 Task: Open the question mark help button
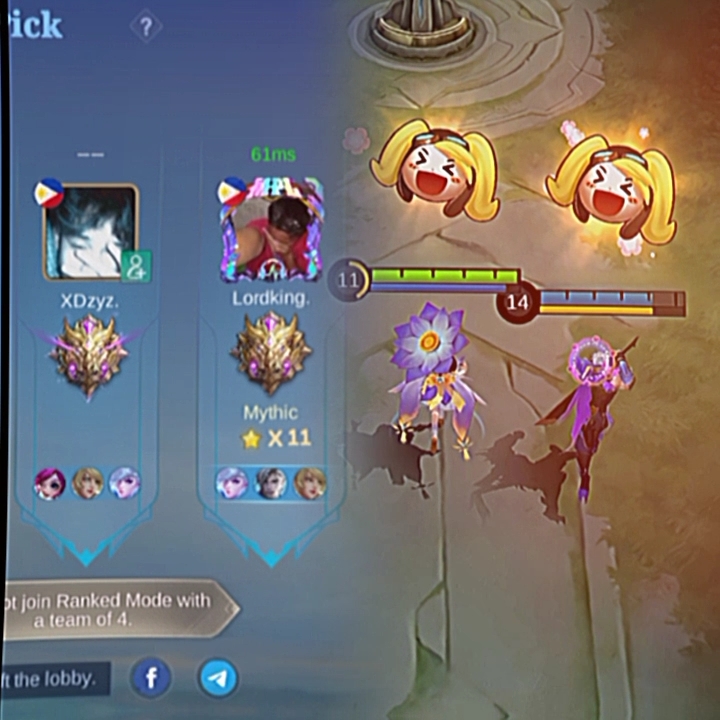pos(146,26)
